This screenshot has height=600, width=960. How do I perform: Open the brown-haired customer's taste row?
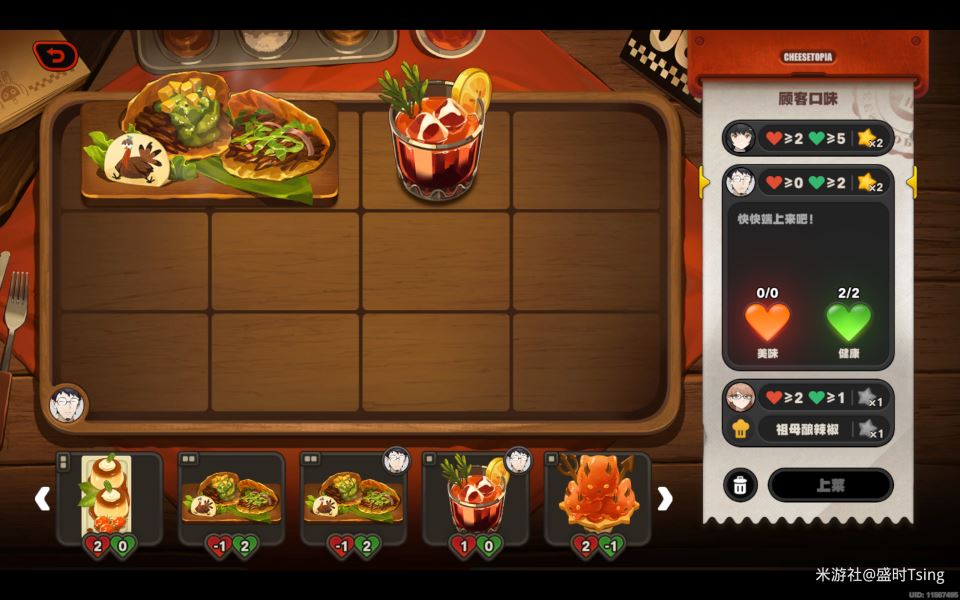(807, 398)
